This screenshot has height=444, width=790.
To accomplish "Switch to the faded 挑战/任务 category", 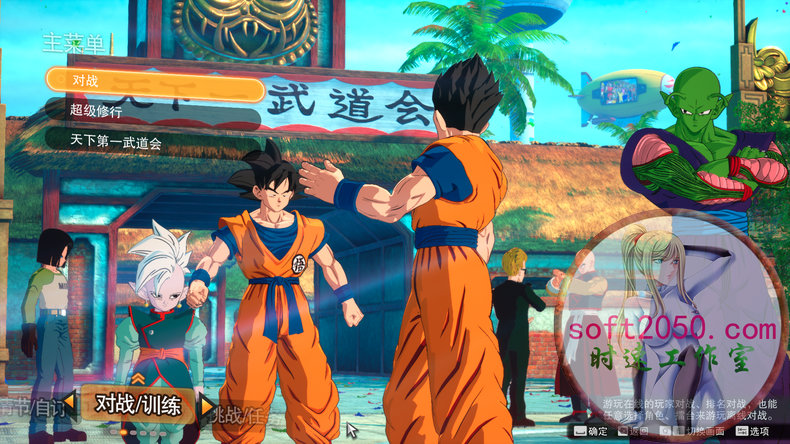I will click(241, 411).
